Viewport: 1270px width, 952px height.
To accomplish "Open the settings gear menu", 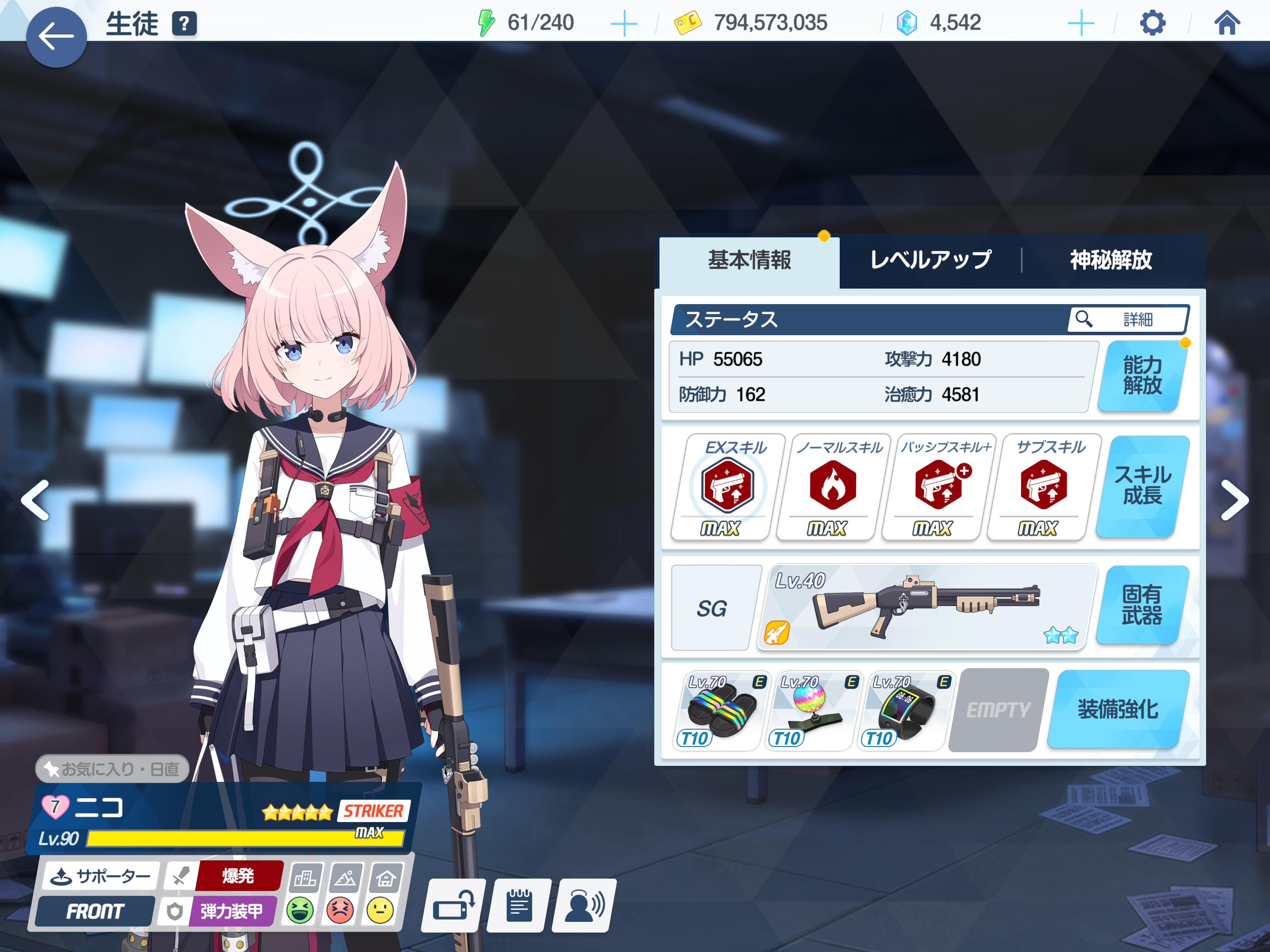I will click(1152, 23).
